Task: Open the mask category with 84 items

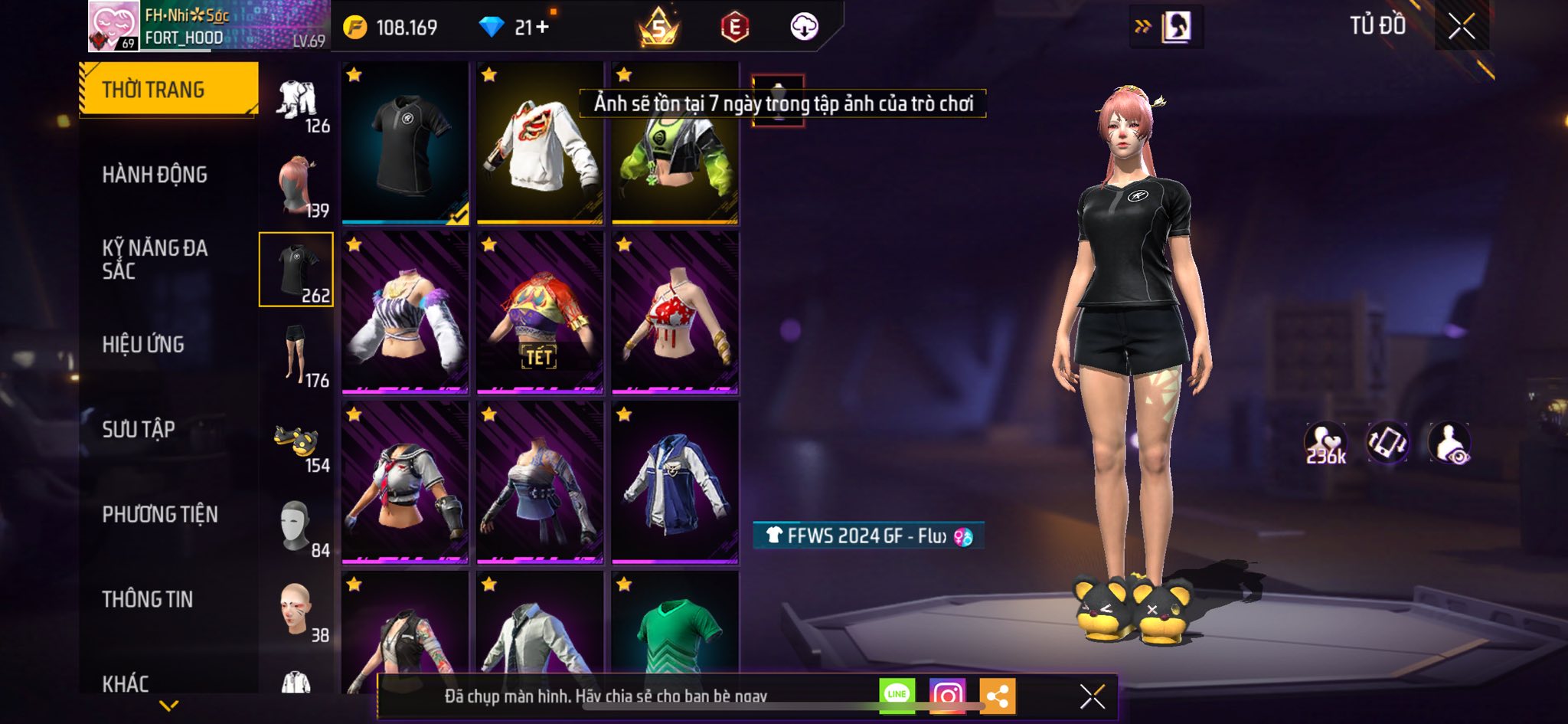Action: (296, 526)
